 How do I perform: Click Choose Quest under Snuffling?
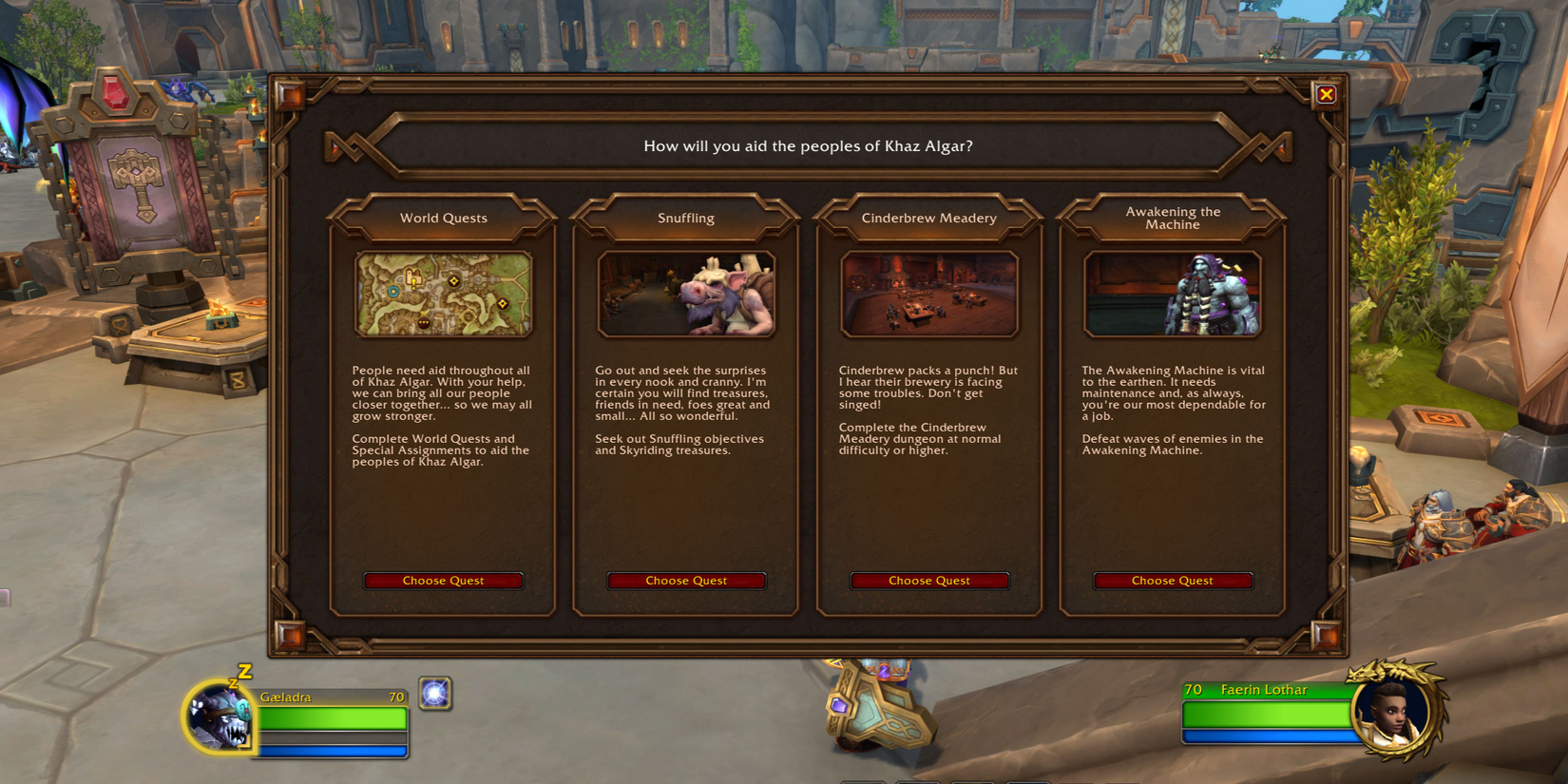point(686,581)
